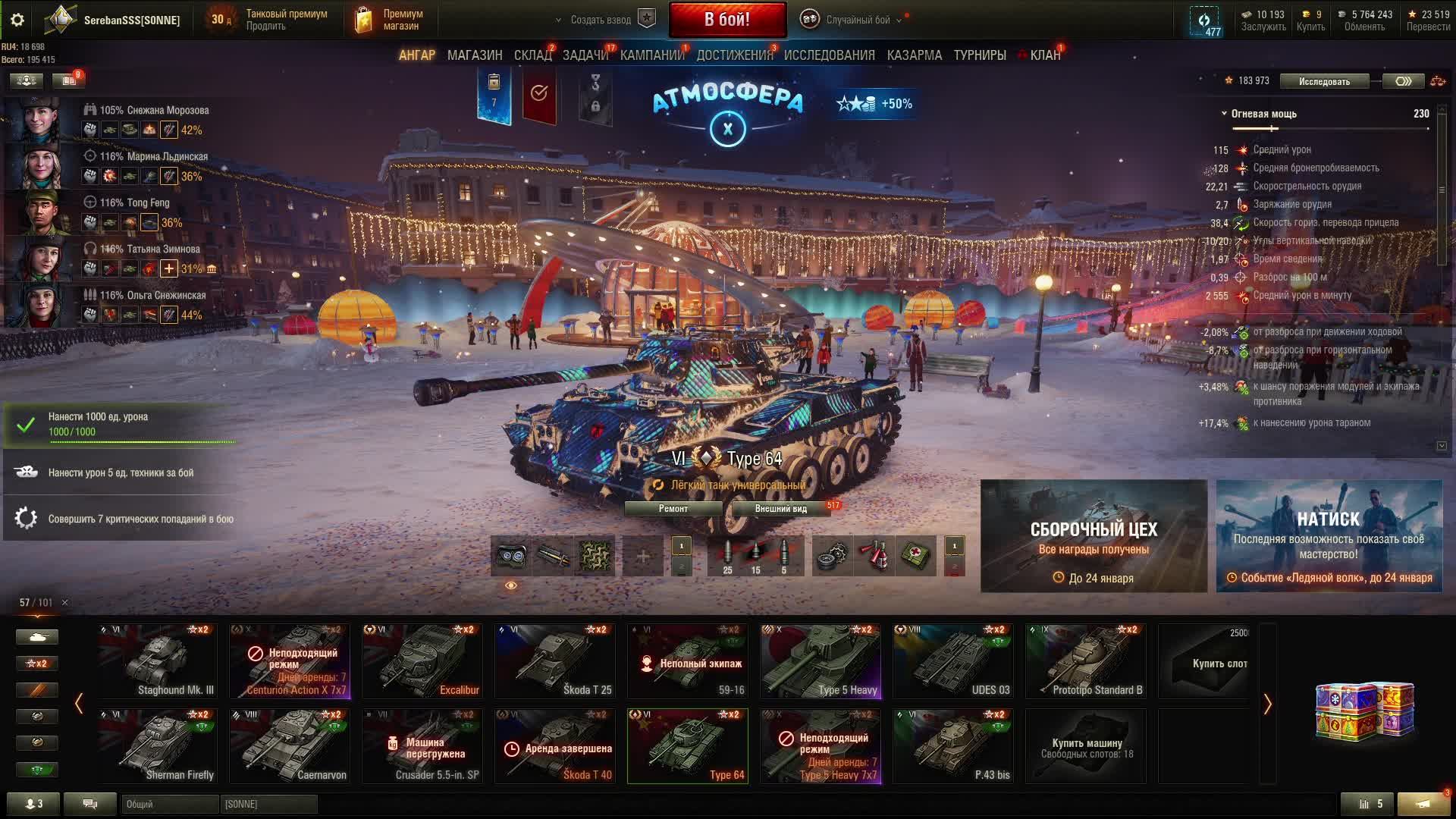Open the КАЗАРМА tab
This screenshot has width=1456, height=819.
pos(914,55)
